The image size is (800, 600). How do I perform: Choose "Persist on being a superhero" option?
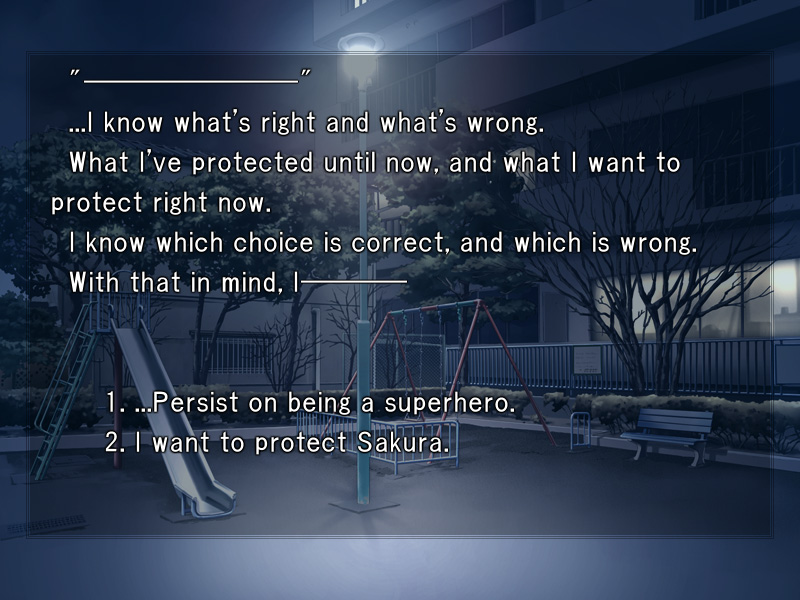click(310, 404)
